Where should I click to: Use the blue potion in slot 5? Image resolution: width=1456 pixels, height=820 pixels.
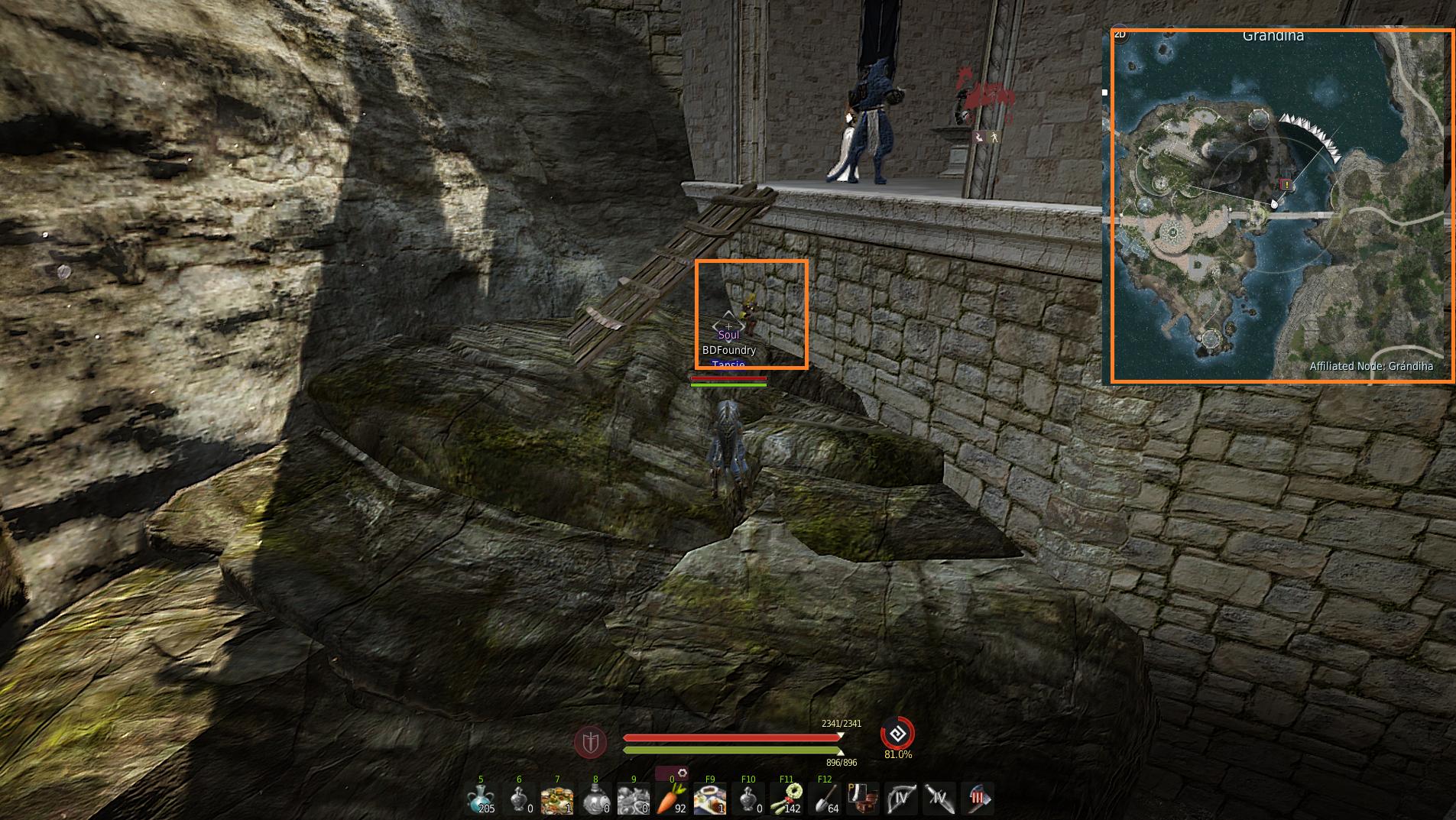pos(482,799)
